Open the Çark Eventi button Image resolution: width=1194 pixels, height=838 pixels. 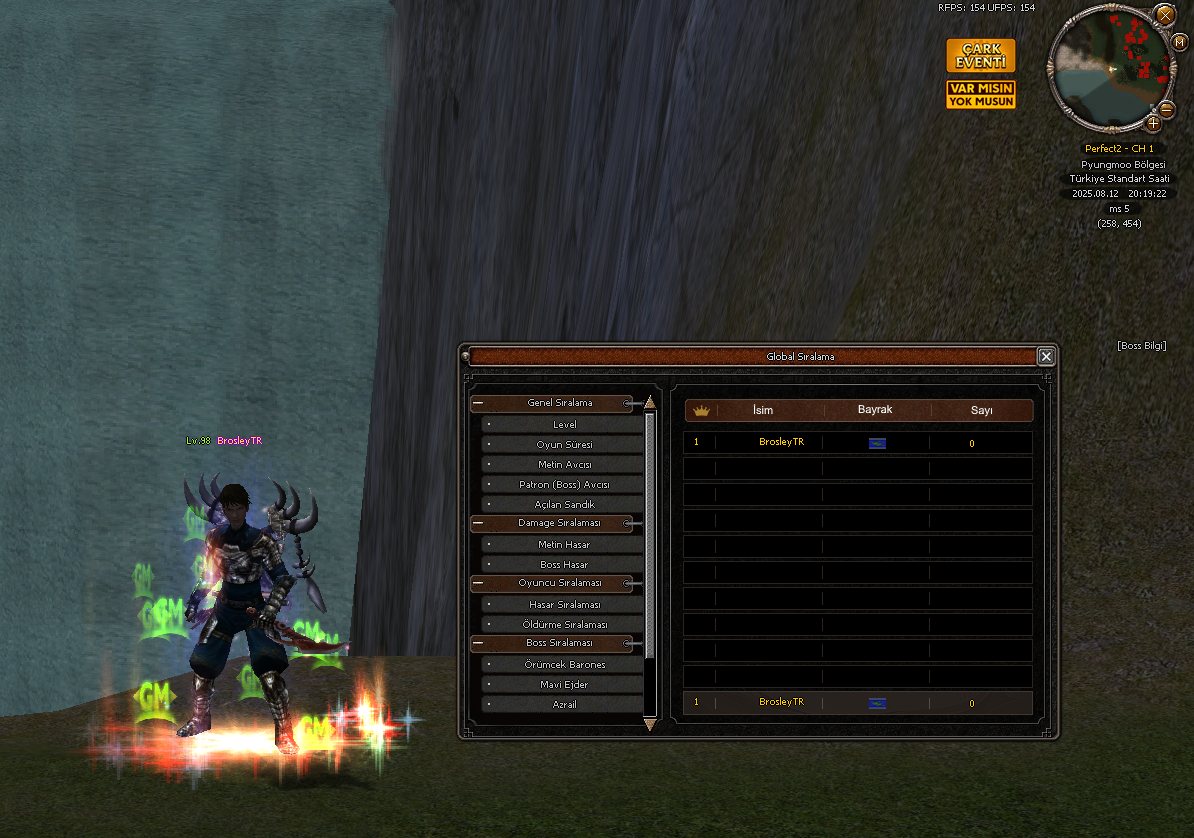pyautogui.click(x=980, y=56)
